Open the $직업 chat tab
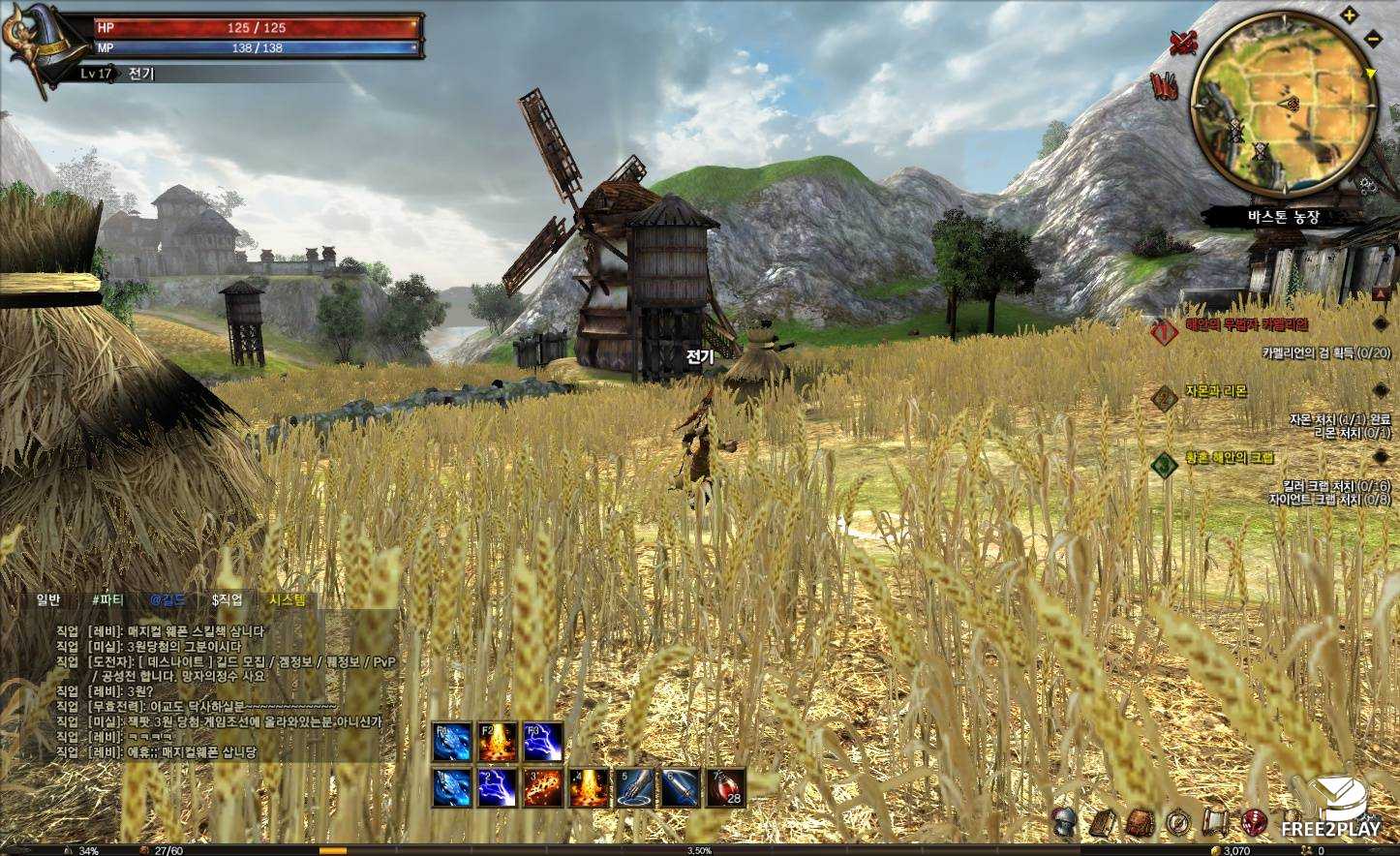This screenshot has height=856, width=1400. pos(227,599)
